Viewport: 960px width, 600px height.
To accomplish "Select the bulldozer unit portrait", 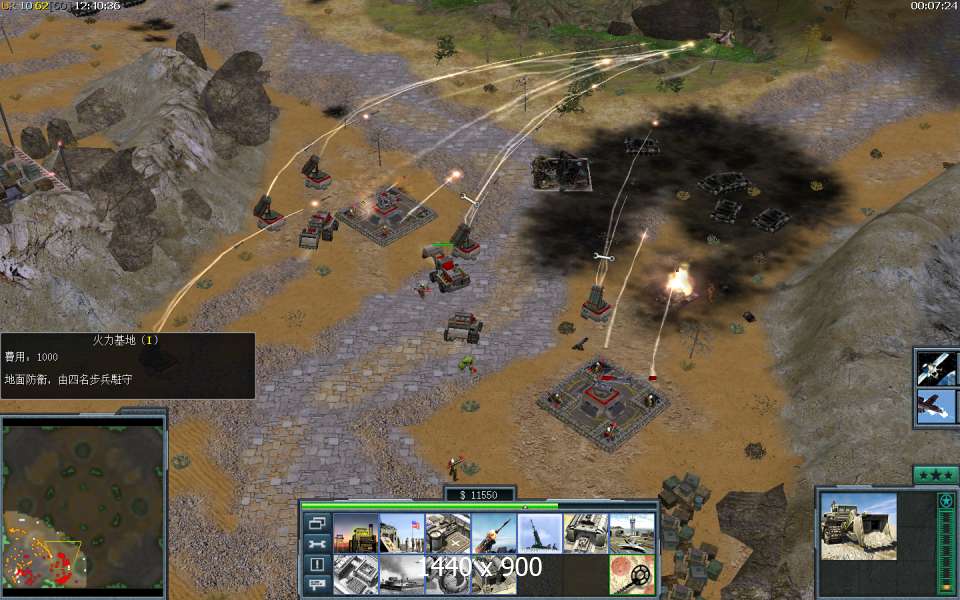I will [x=859, y=526].
